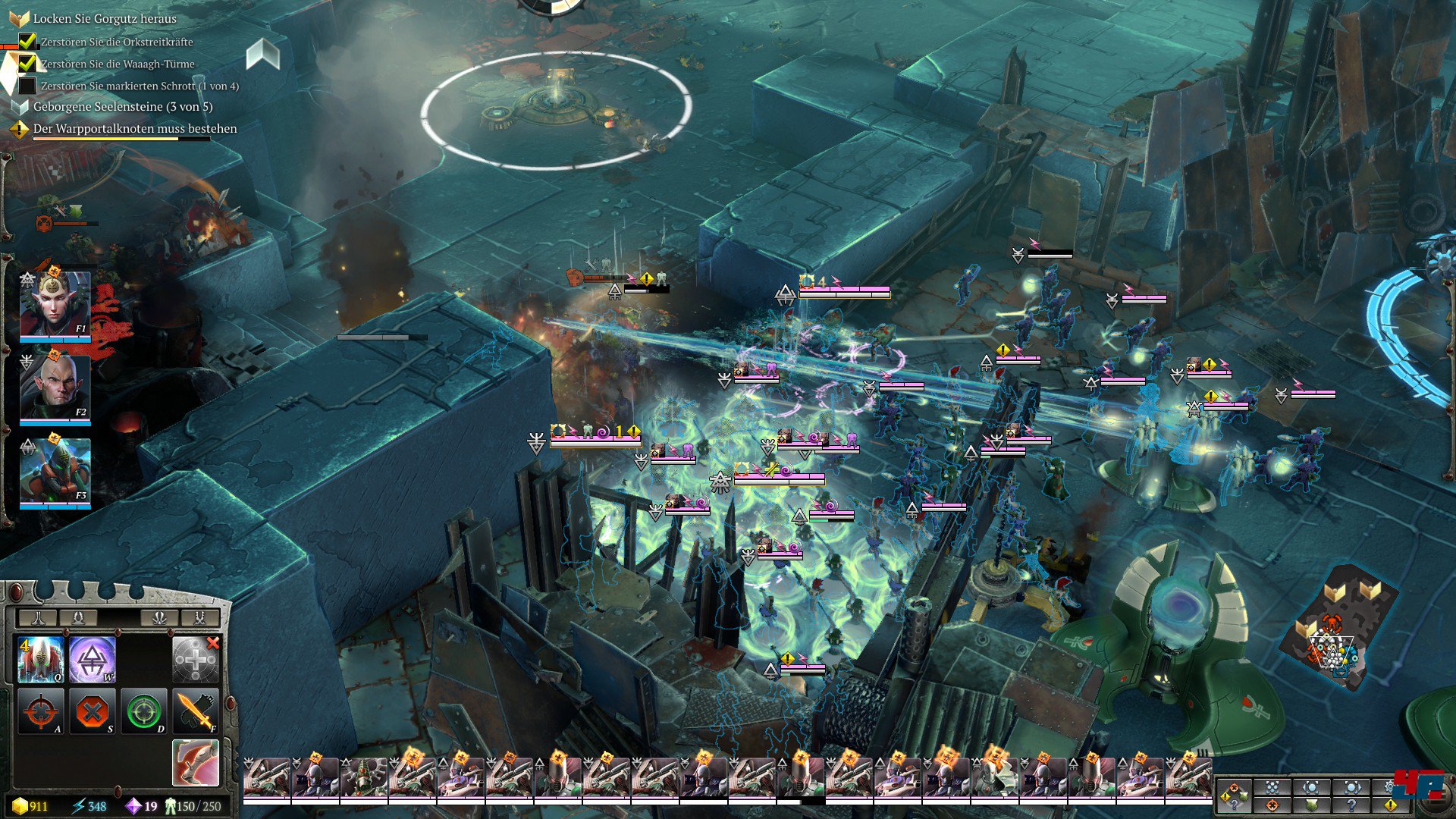The image size is (1456, 819).
Task: Select the F2 bald hero portrait
Action: point(55,388)
